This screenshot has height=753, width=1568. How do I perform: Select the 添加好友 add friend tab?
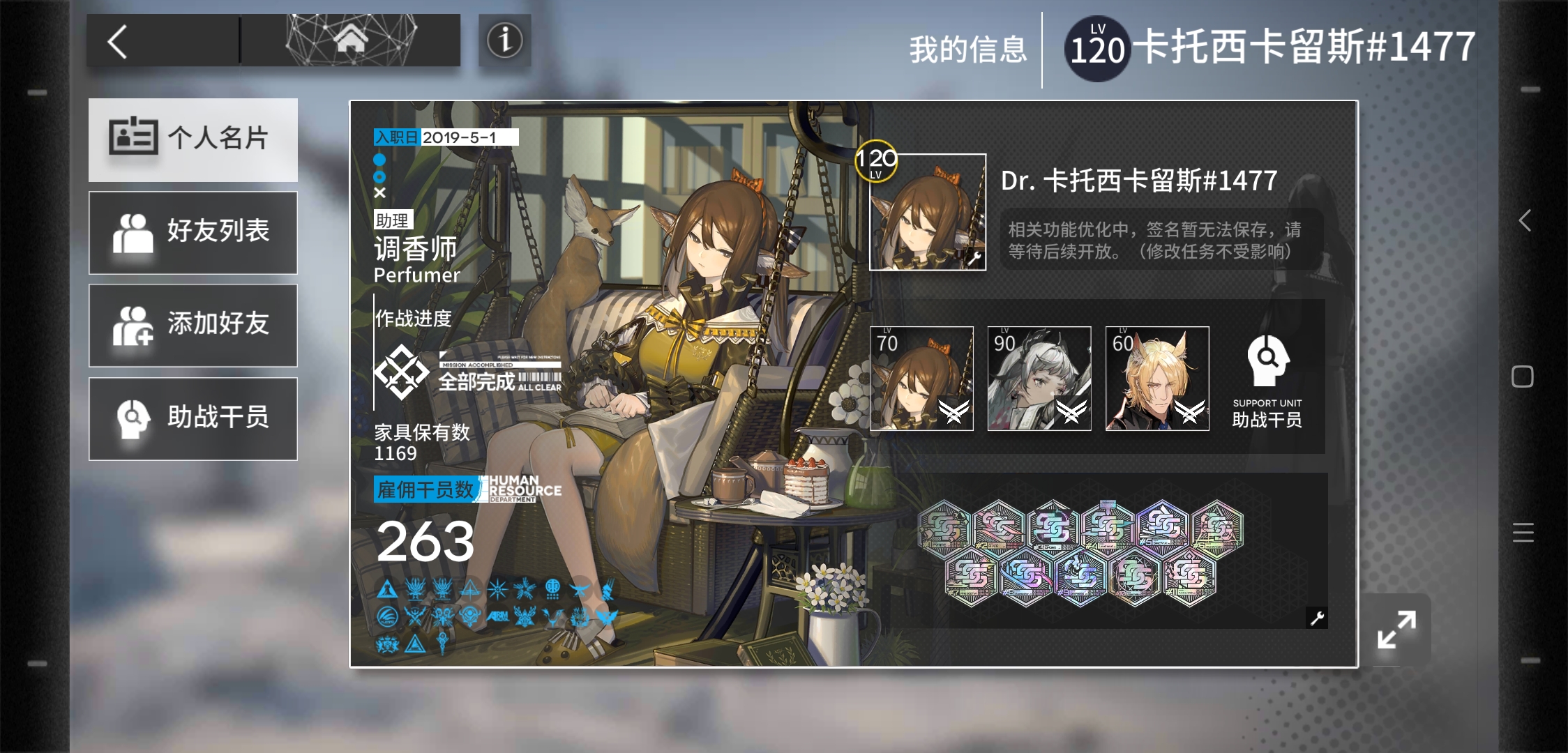tap(193, 326)
